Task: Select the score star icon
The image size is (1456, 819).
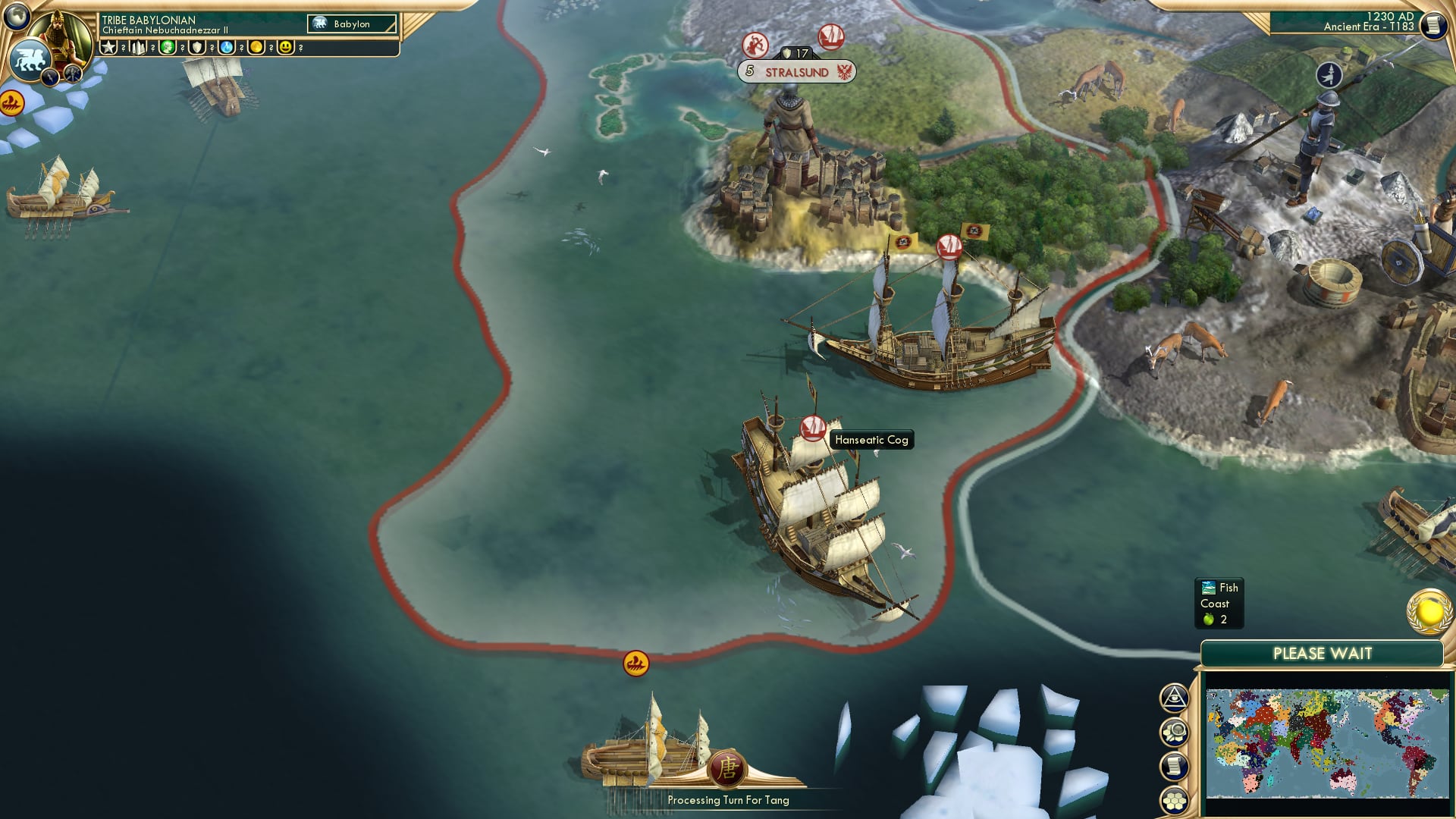Action: click(108, 48)
